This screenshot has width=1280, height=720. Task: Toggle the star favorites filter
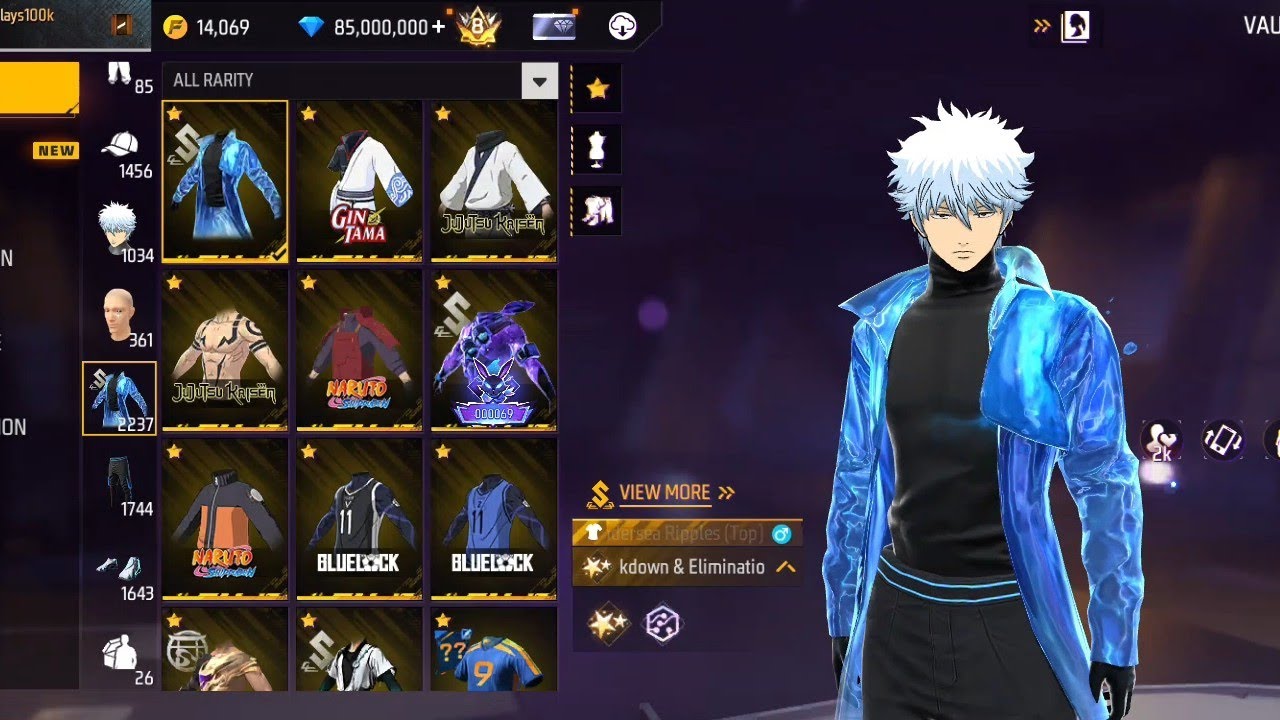pyautogui.click(x=597, y=89)
